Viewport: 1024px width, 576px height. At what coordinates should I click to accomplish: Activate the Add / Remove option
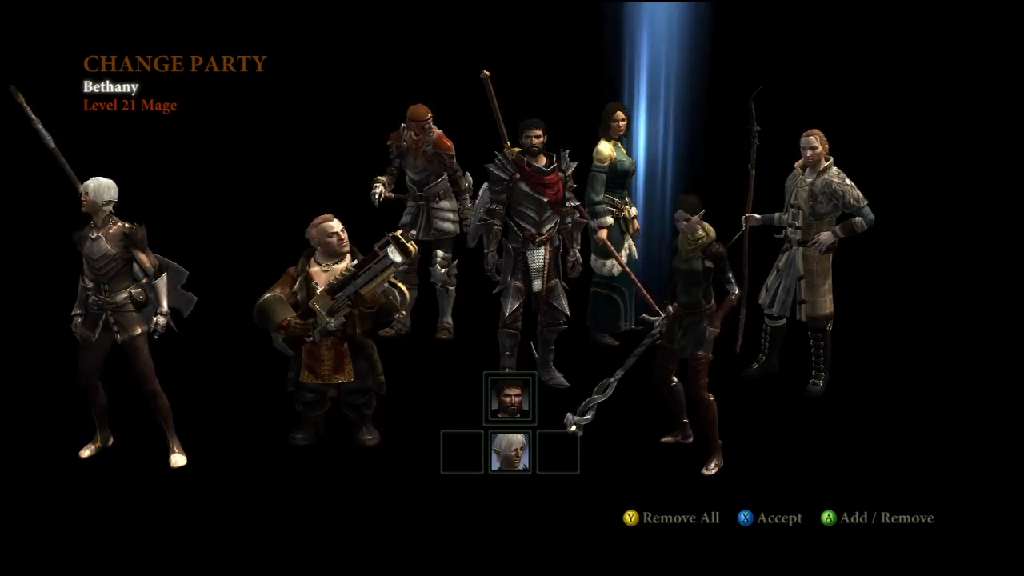pyautogui.click(x=877, y=518)
